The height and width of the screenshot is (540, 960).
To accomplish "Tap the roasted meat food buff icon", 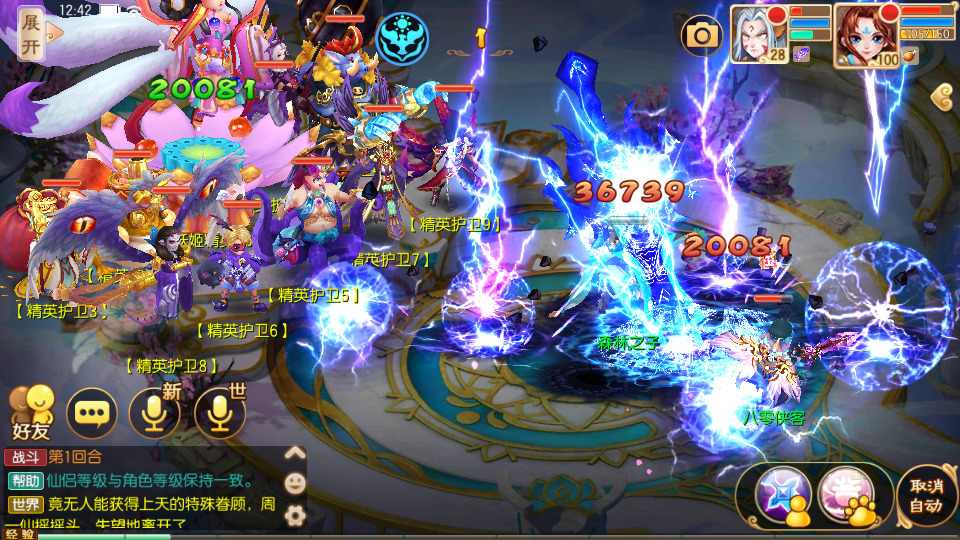I will [909, 57].
